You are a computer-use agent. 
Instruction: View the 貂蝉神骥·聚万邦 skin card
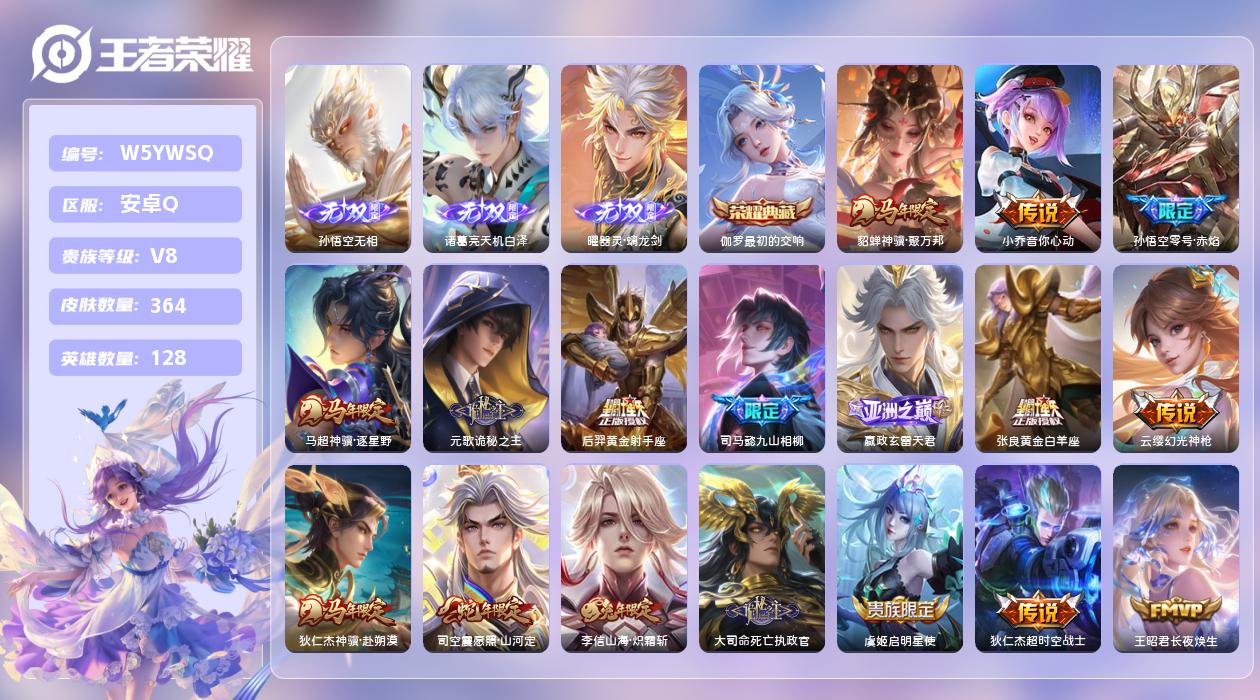click(x=900, y=158)
